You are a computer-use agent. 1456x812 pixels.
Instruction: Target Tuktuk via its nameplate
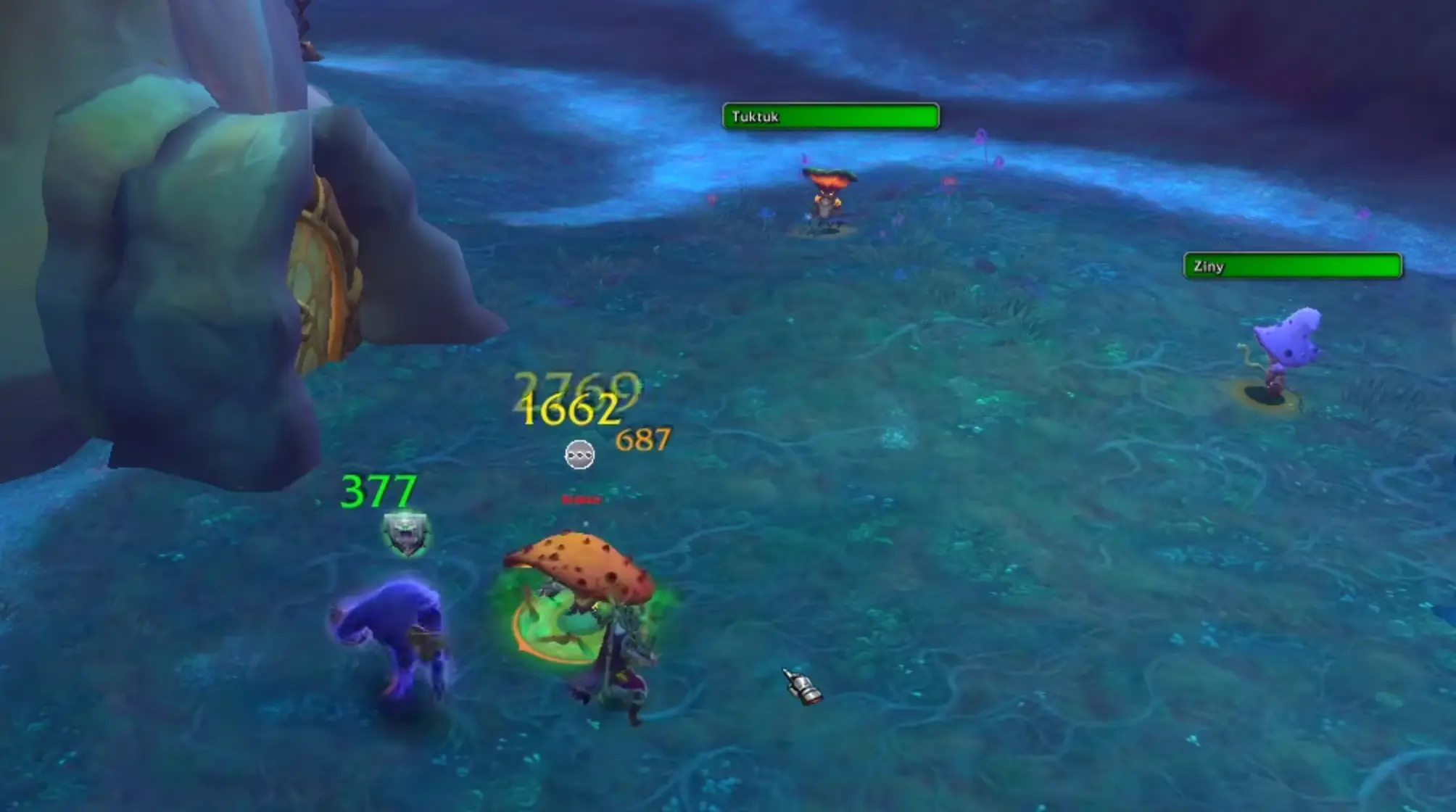(x=830, y=116)
